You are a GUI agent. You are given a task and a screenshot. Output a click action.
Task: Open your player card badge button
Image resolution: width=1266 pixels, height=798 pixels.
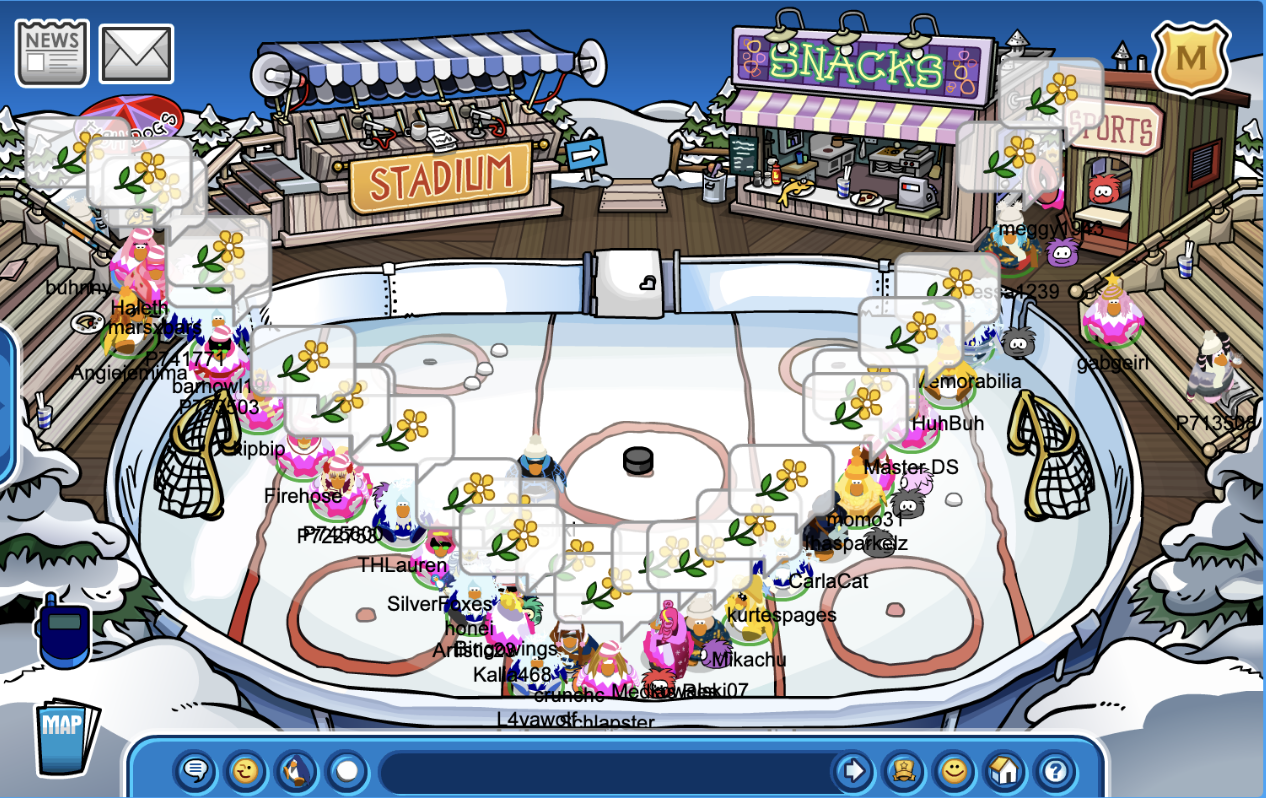coord(904,771)
